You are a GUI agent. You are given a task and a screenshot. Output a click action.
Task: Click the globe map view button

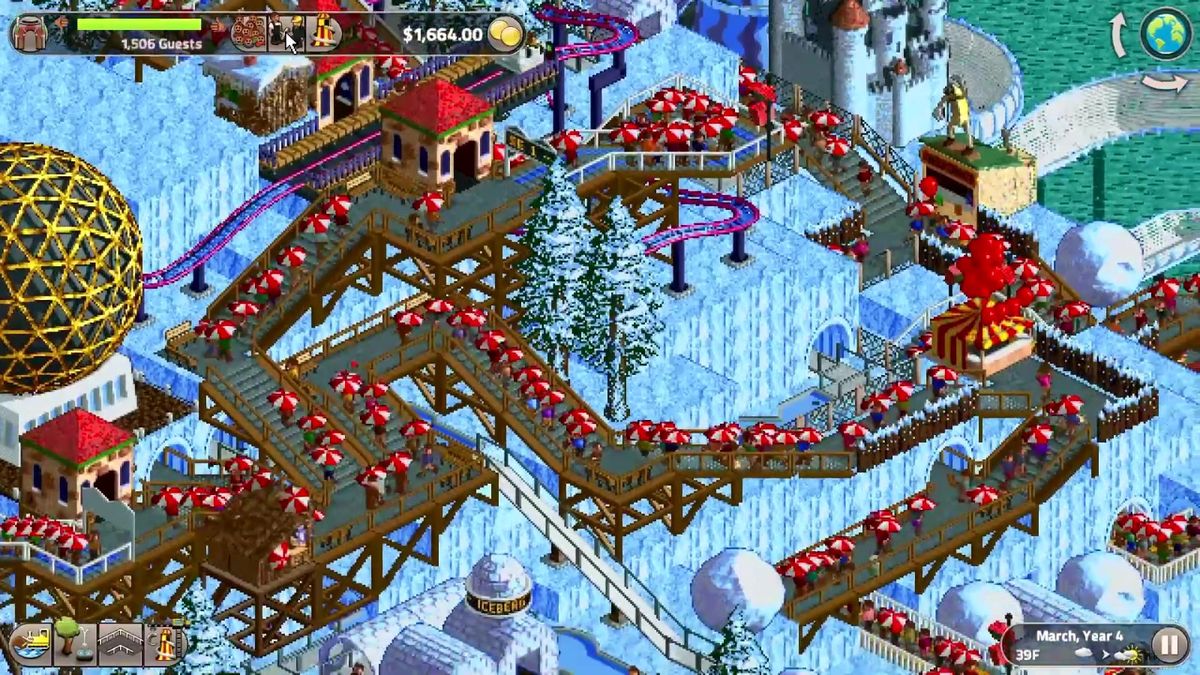pyautogui.click(x=1165, y=33)
